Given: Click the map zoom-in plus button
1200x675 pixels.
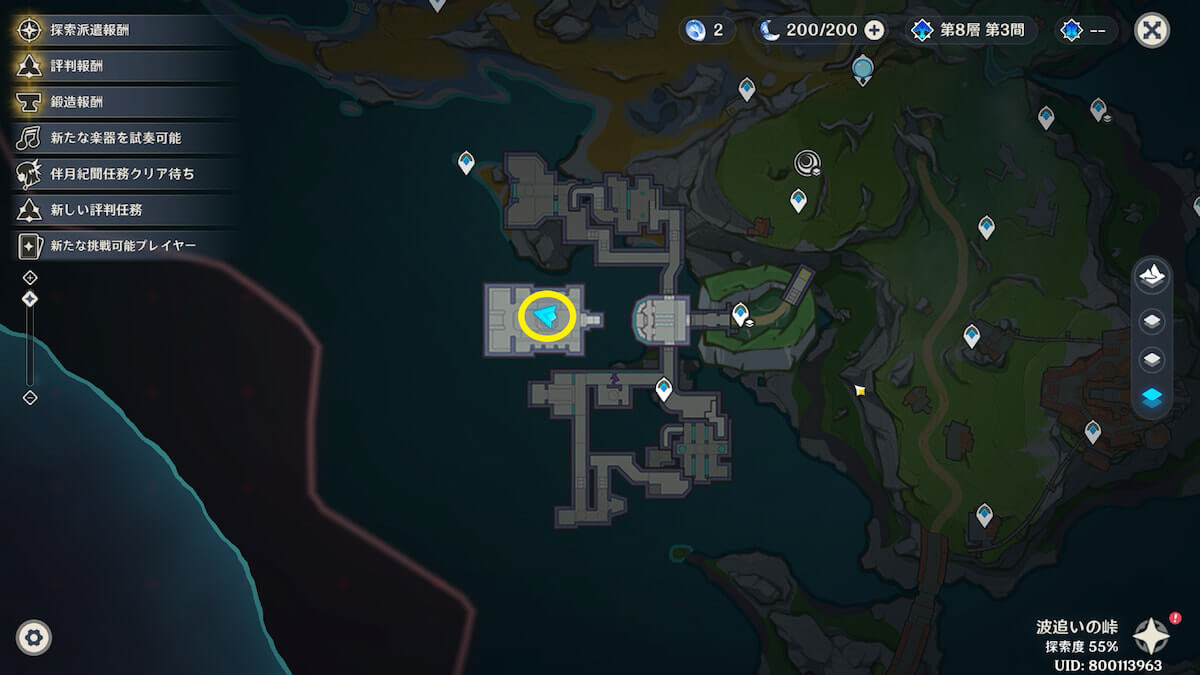Looking at the screenshot, I should 30,277.
